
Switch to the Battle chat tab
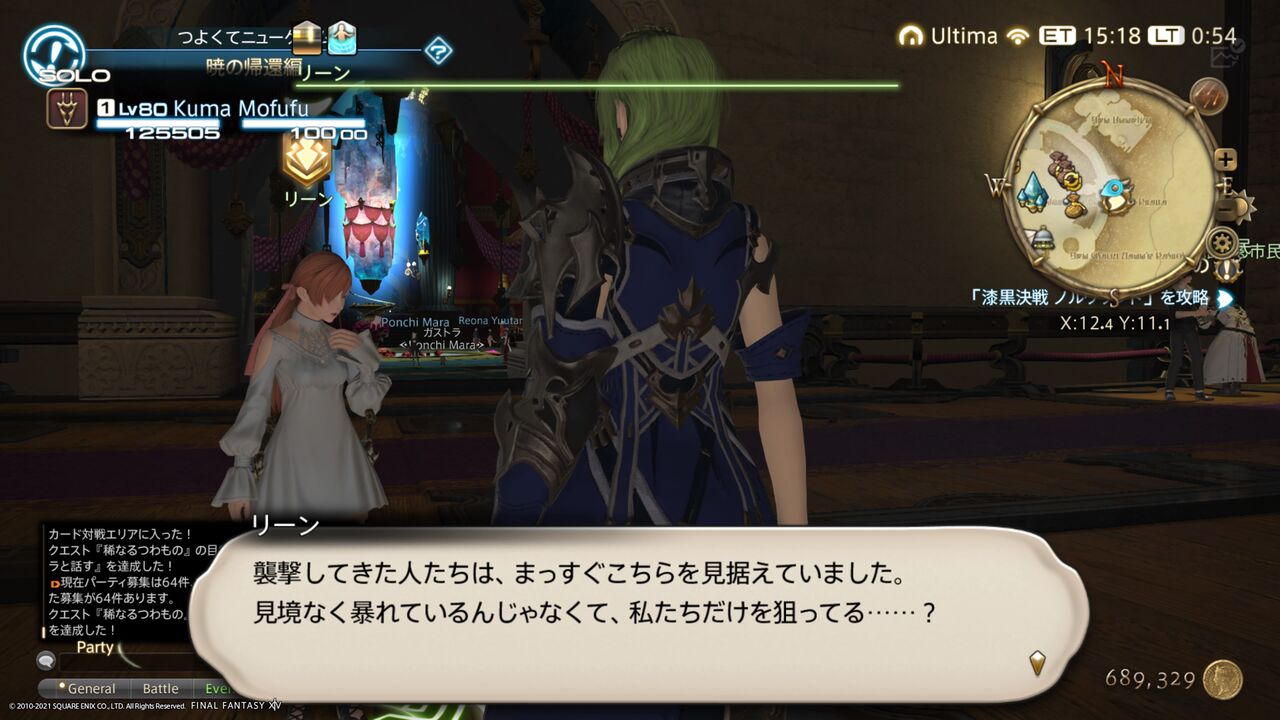[x=161, y=689]
